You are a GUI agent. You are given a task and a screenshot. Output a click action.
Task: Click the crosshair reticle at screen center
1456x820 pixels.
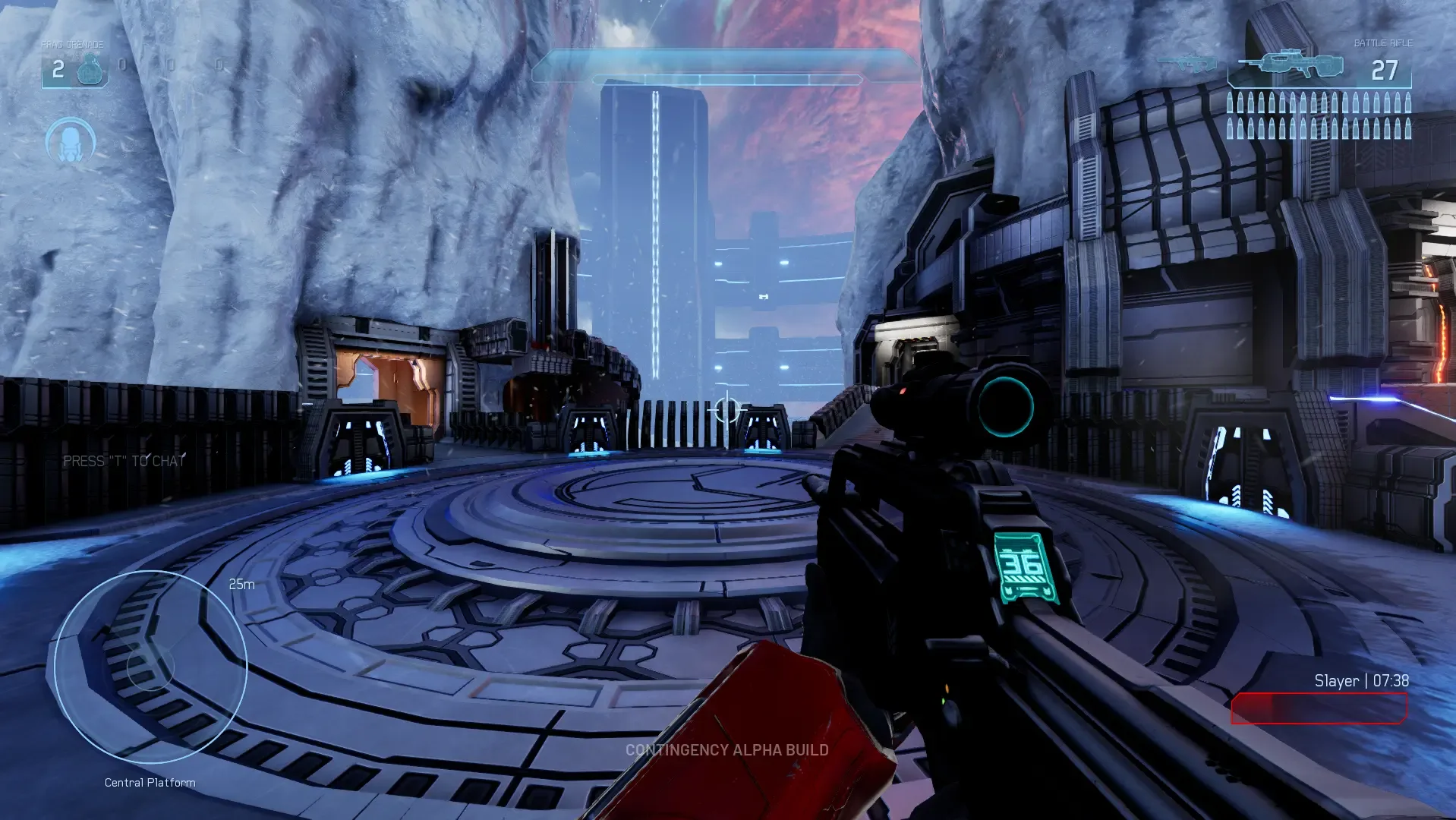tap(726, 411)
